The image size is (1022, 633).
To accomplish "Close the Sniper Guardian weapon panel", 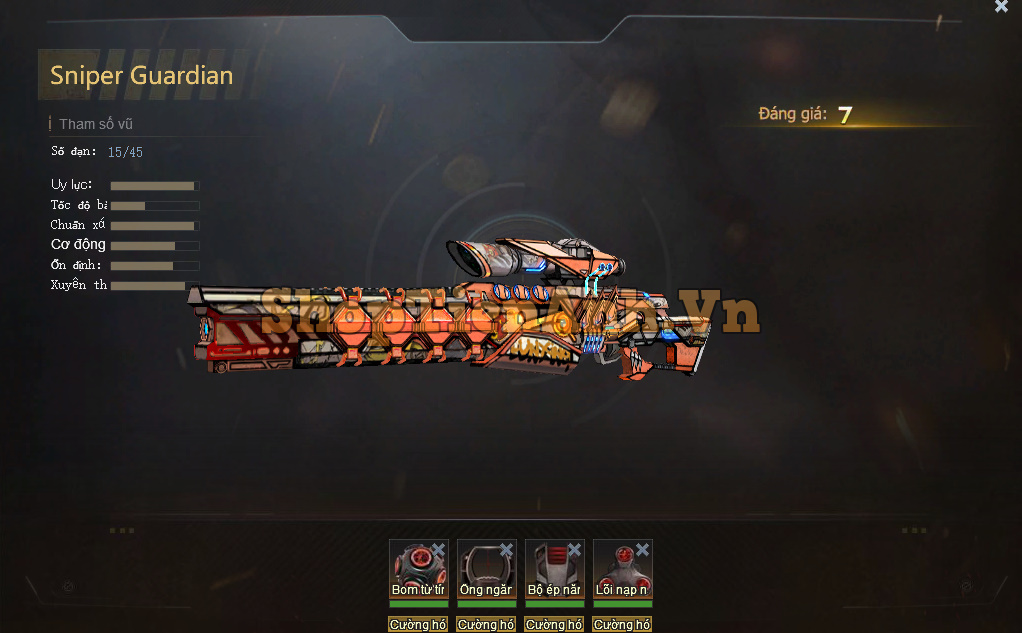I will 1001,6.
